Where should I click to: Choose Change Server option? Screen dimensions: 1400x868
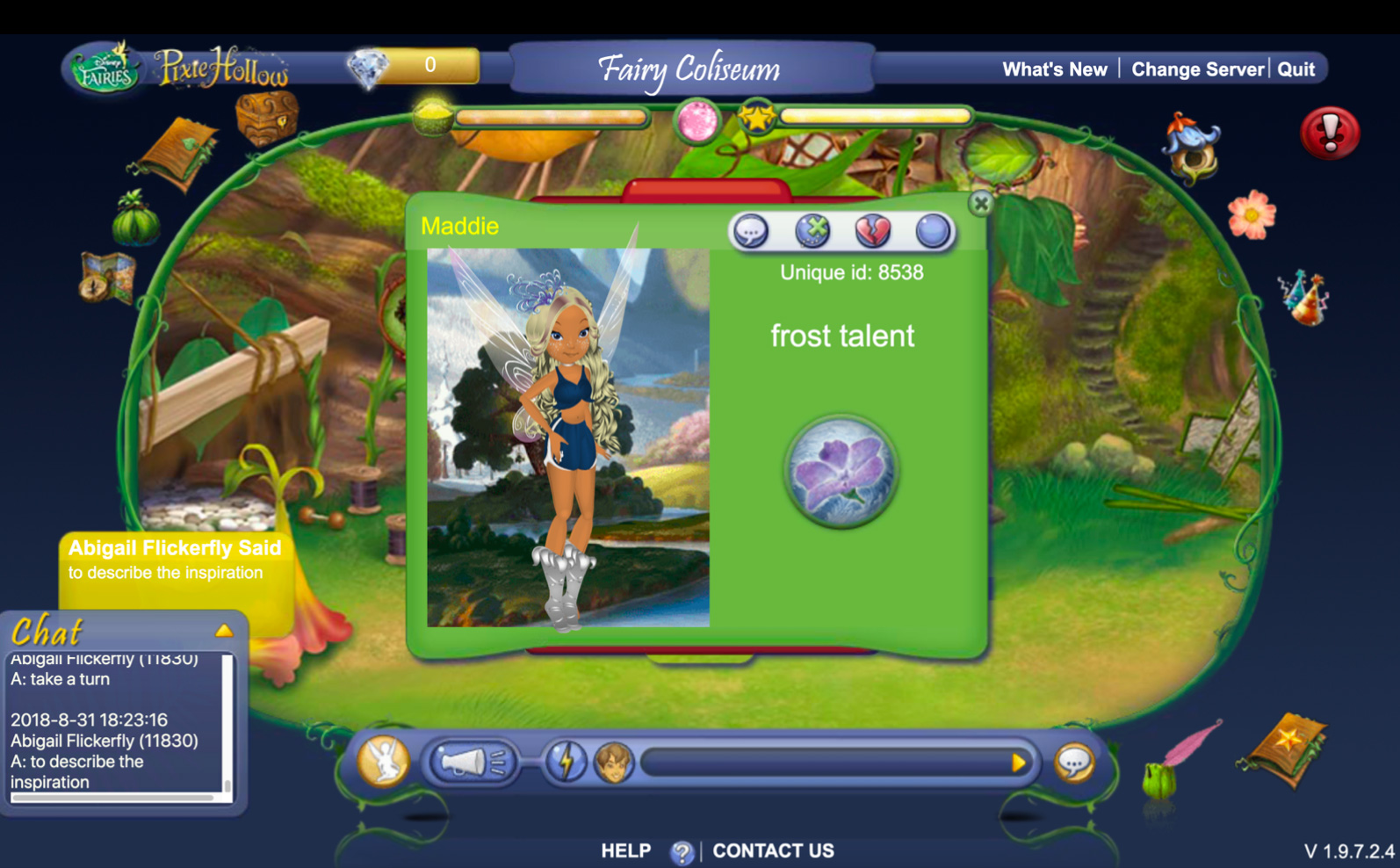(x=1196, y=69)
